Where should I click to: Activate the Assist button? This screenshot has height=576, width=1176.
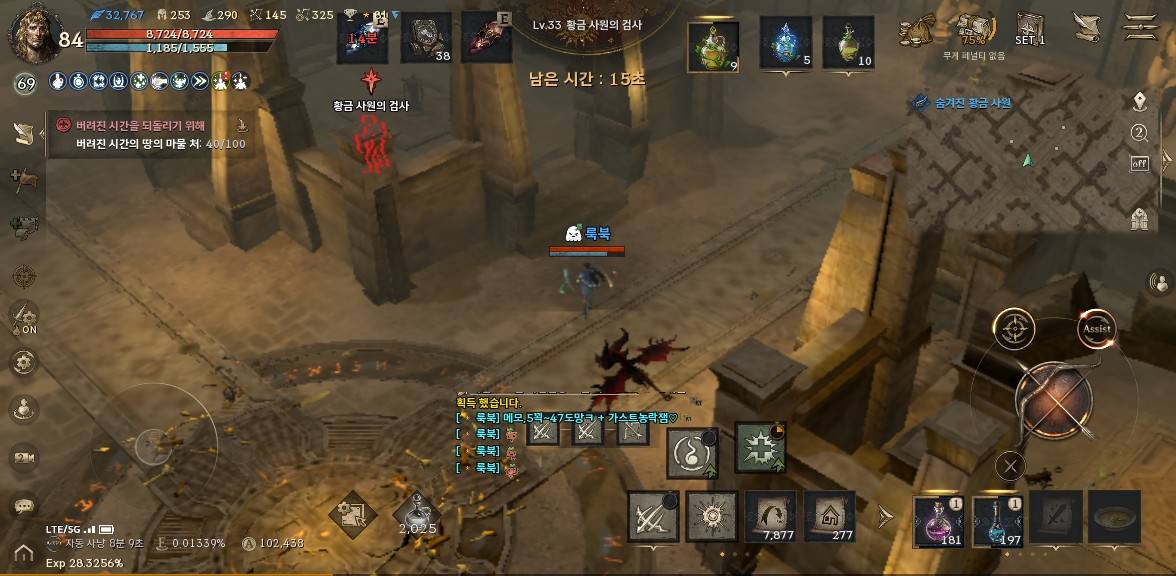1097,328
